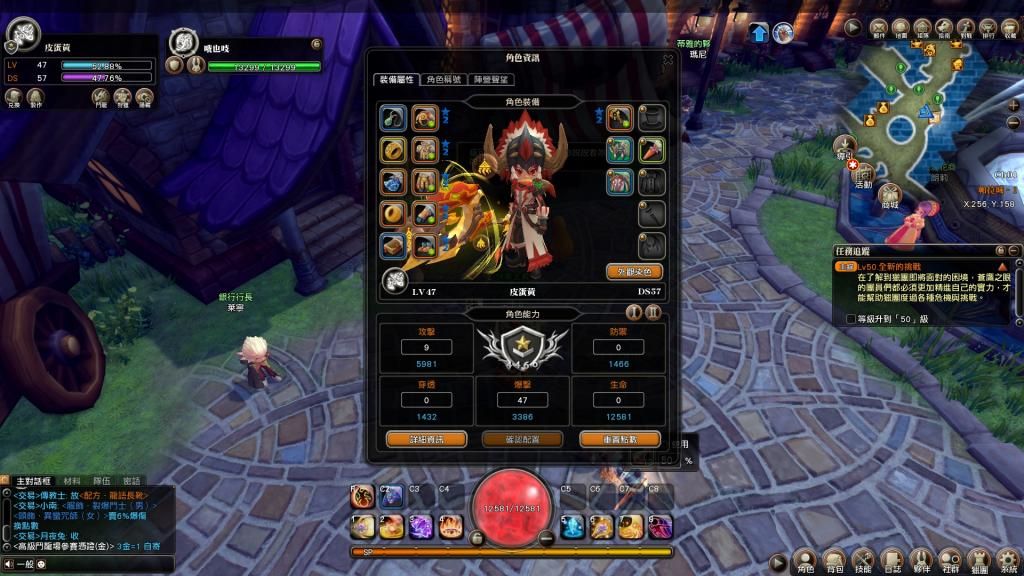
Task: Open the 技能 skills menu icon
Action: point(863,561)
